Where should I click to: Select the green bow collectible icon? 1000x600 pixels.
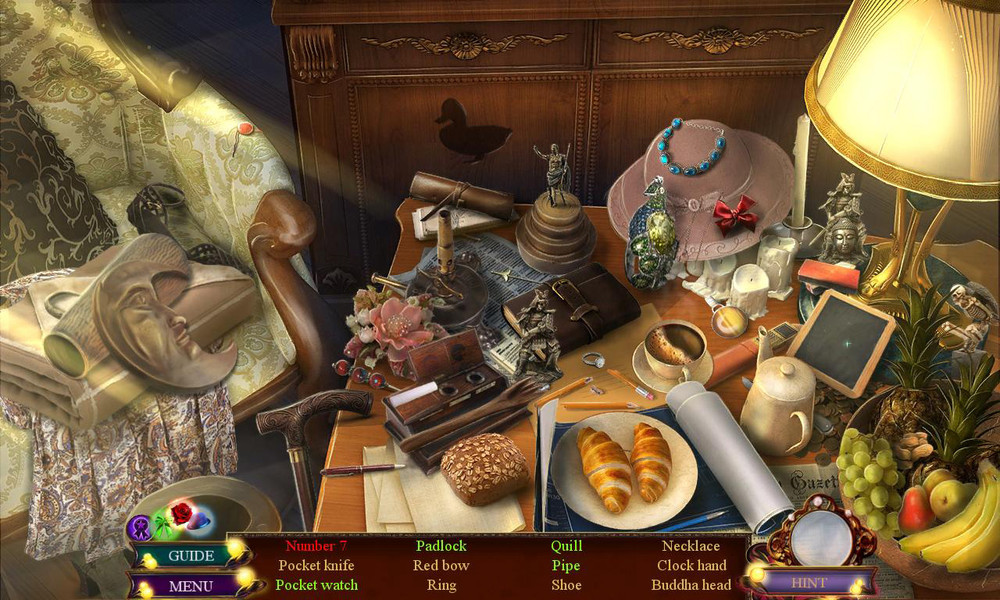tap(161, 526)
